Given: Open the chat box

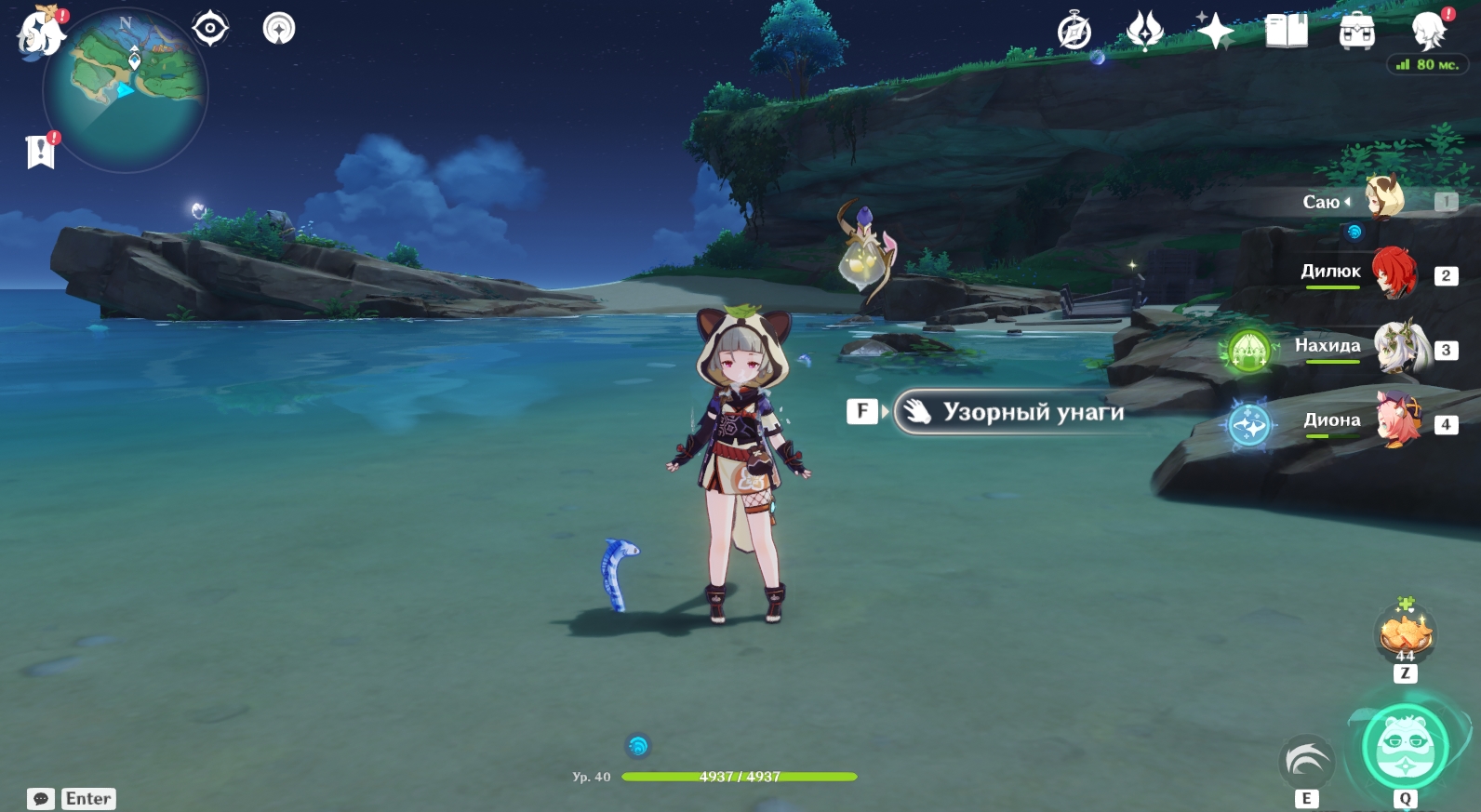Looking at the screenshot, I should click(41, 799).
